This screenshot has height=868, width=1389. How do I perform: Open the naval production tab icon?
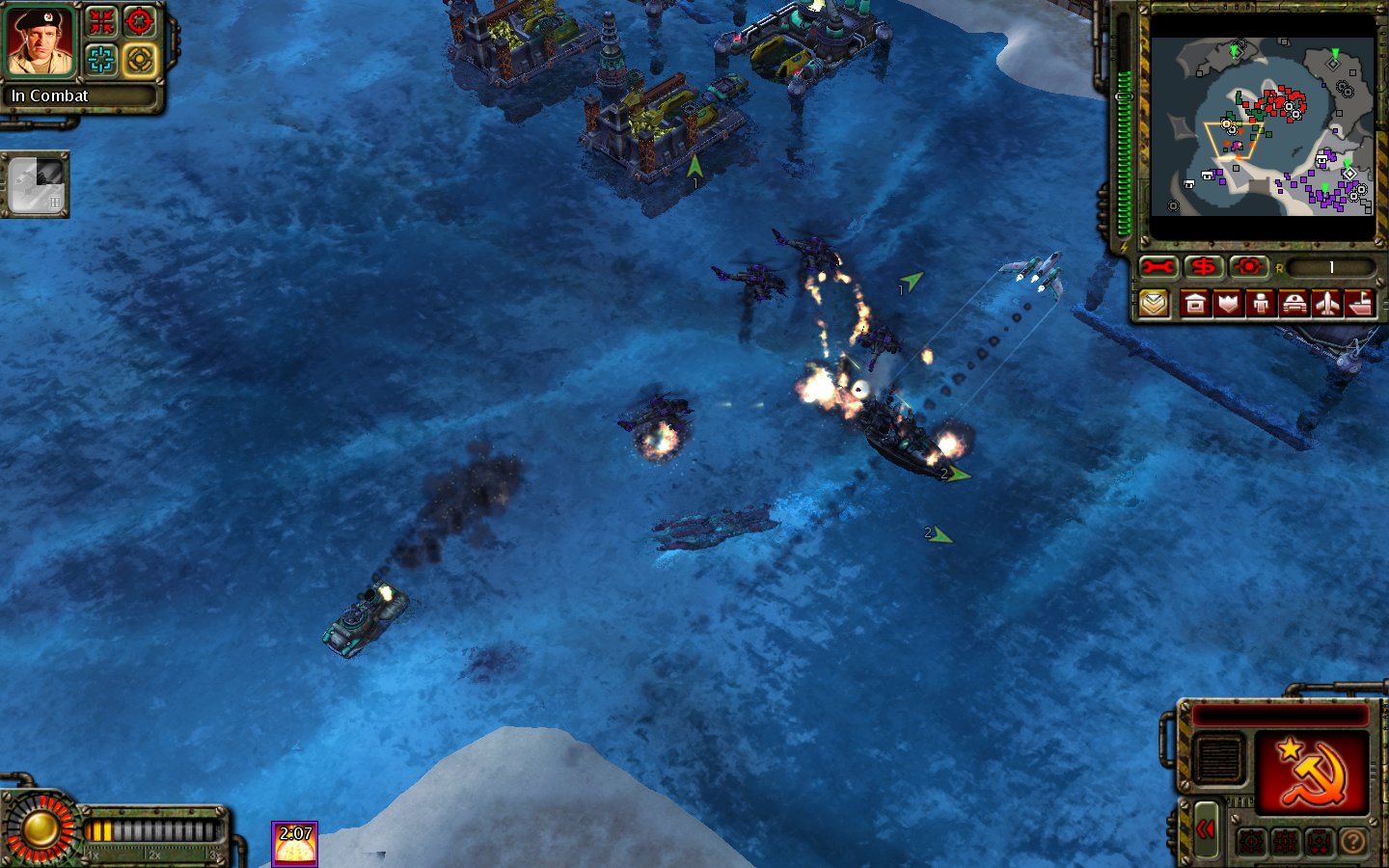[1359, 304]
